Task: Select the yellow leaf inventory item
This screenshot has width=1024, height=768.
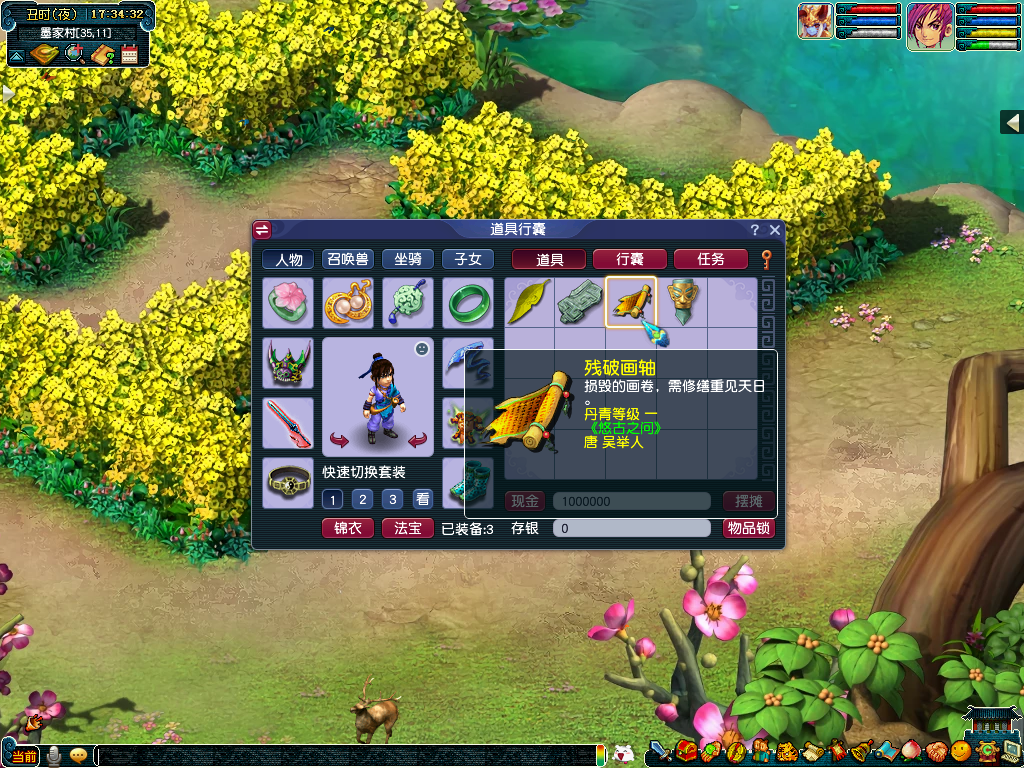Action: [529, 302]
